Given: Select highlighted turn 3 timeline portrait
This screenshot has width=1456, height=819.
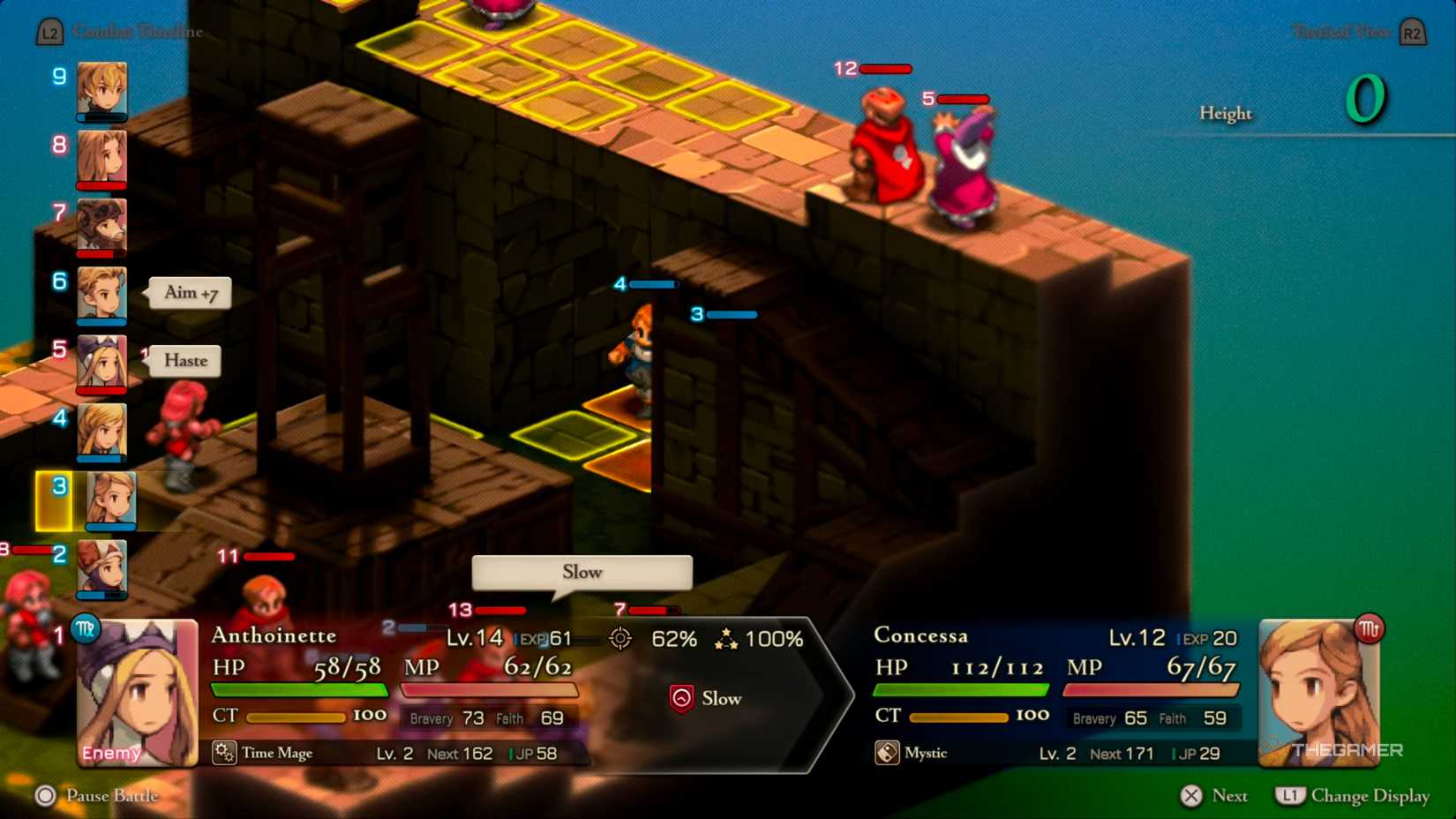Looking at the screenshot, I should (110, 499).
